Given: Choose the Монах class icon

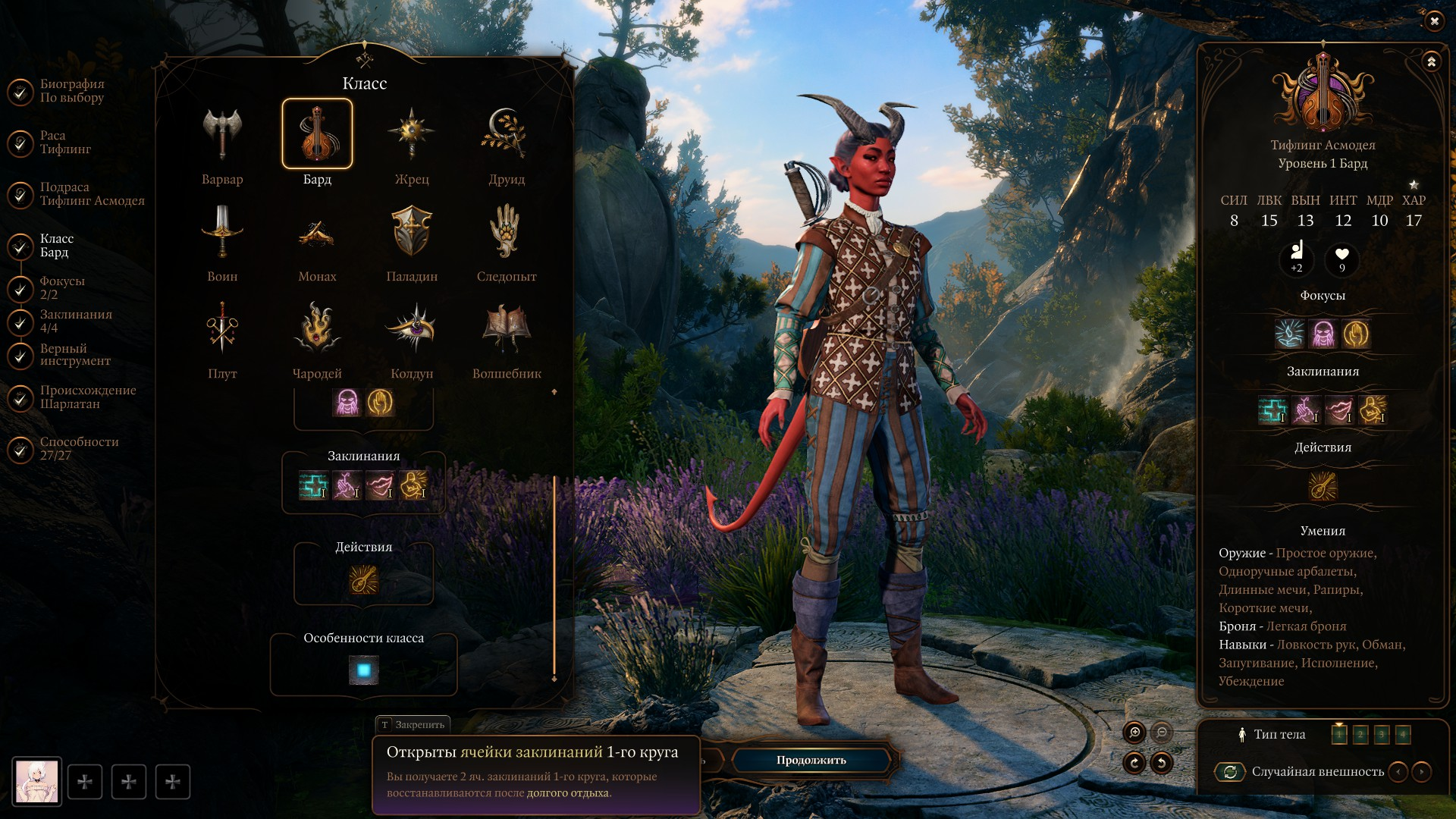Looking at the screenshot, I should [317, 232].
